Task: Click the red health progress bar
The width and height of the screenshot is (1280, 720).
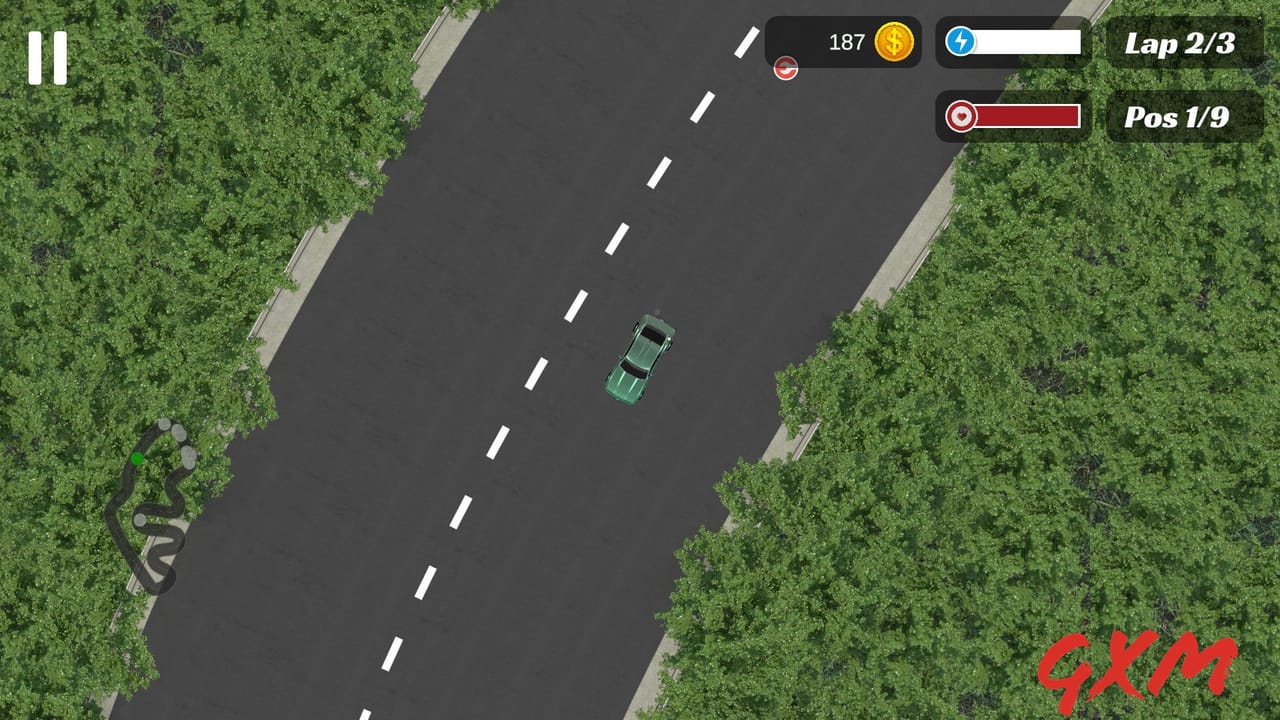Action: click(1030, 118)
